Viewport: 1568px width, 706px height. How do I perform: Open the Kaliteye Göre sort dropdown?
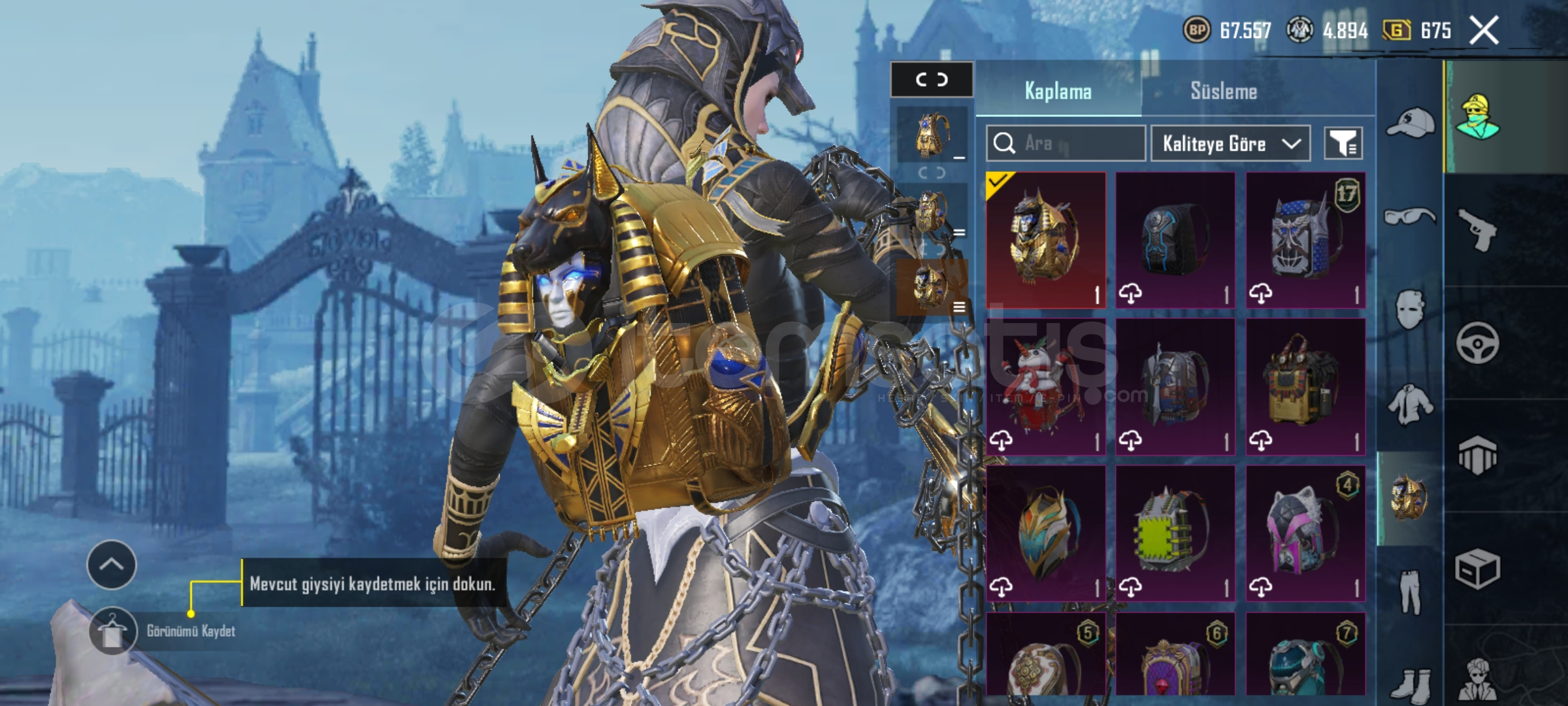1230,143
